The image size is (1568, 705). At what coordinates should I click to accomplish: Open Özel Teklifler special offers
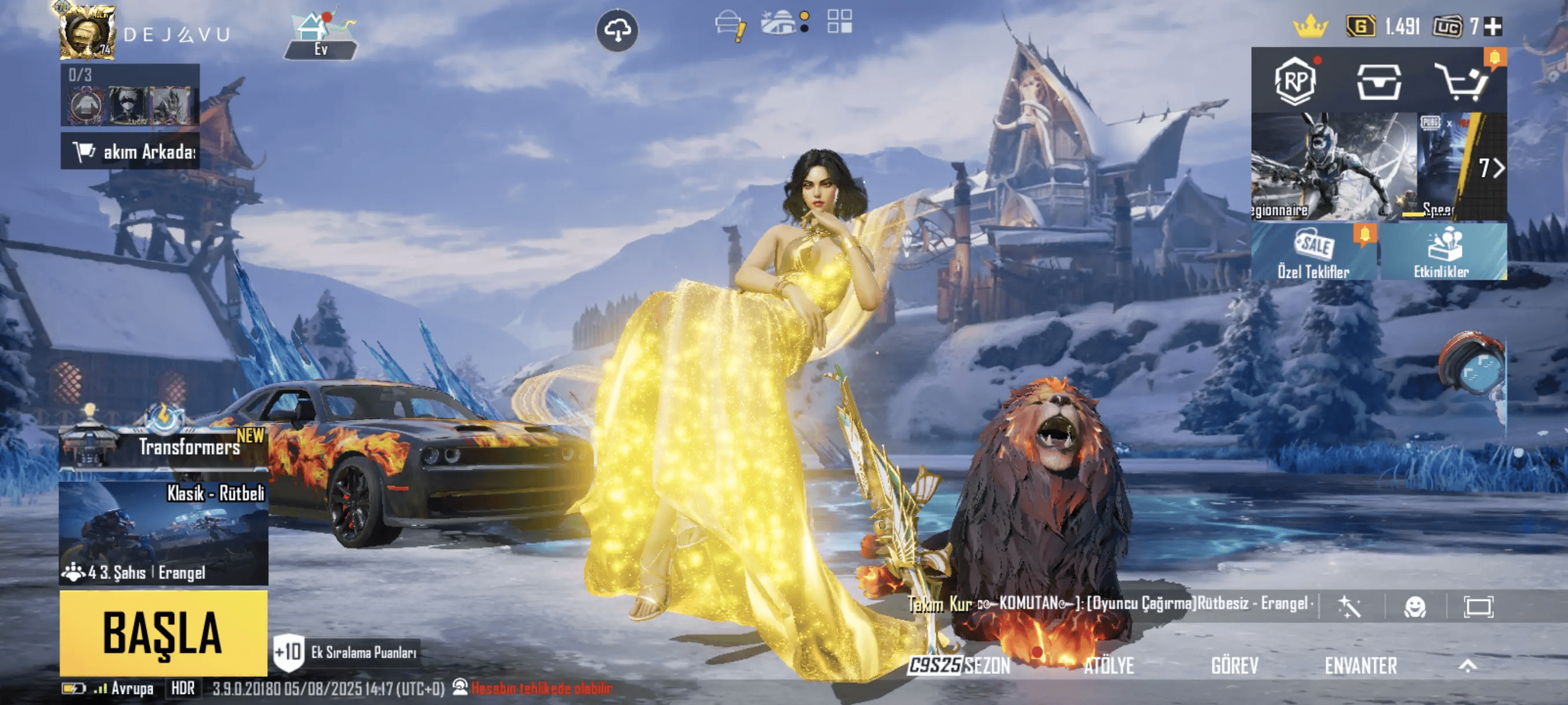pos(1314,252)
